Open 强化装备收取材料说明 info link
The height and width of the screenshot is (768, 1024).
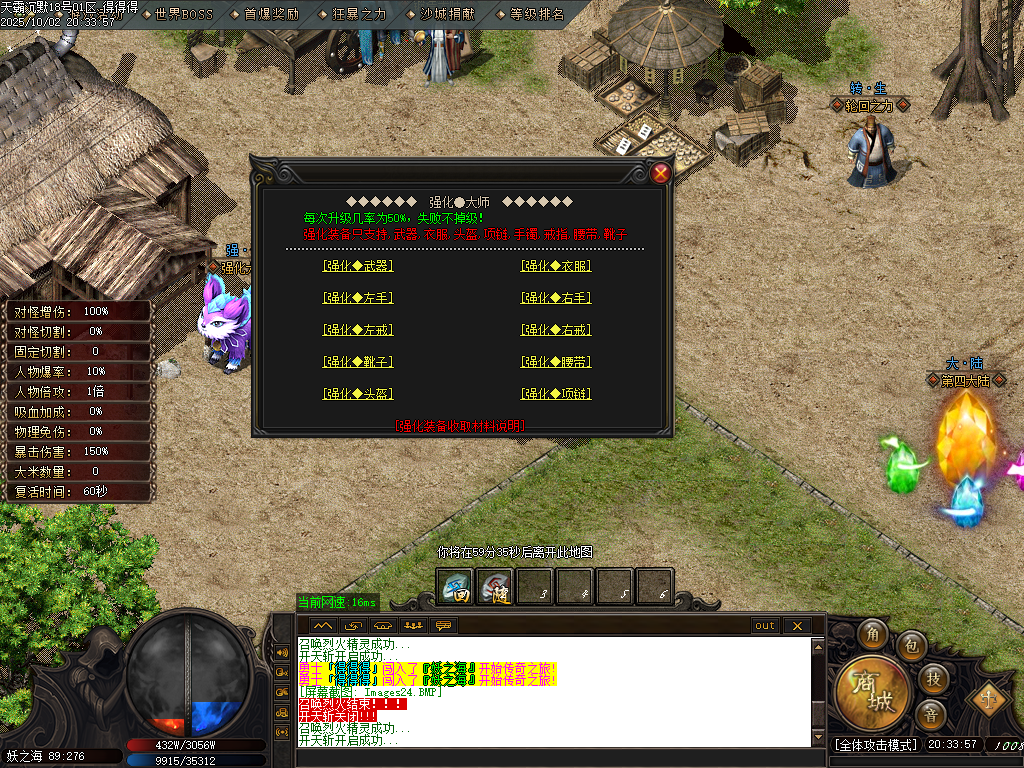coord(459,426)
